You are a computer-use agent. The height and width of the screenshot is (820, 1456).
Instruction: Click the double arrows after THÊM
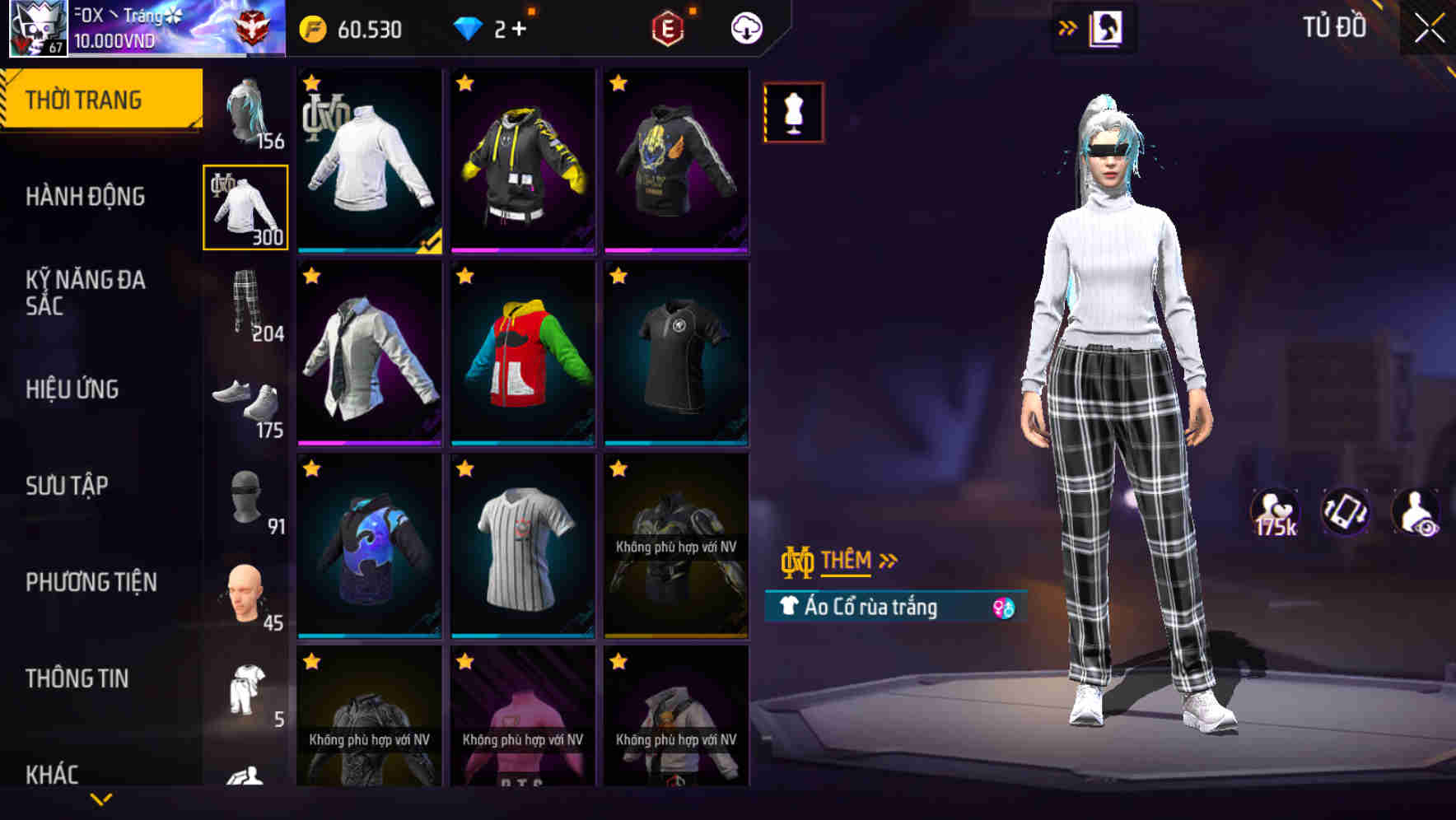click(x=888, y=560)
